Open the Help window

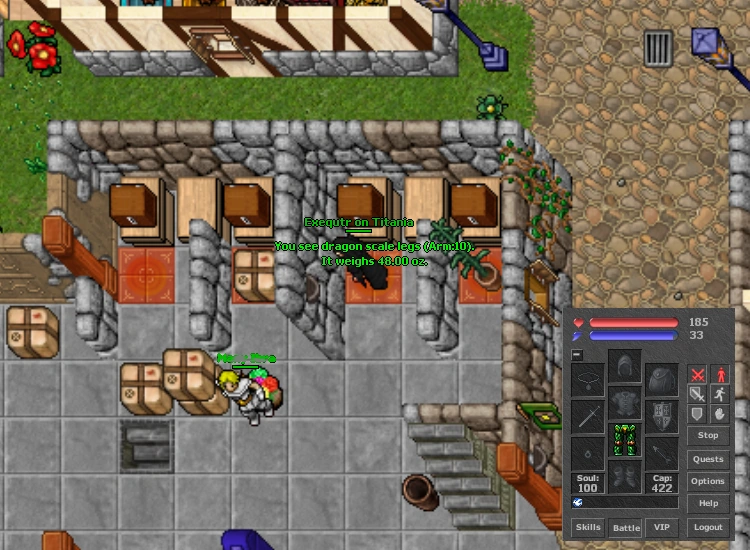pyautogui.click(x=708, y=503)
